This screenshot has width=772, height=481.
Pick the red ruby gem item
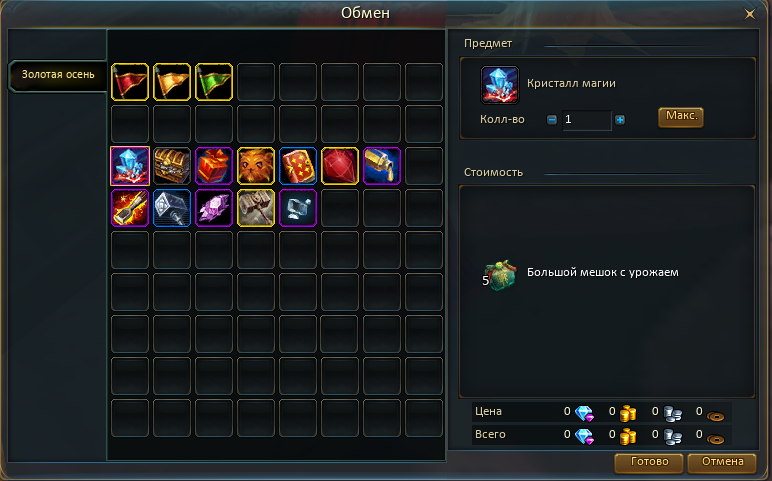point(340,166)
